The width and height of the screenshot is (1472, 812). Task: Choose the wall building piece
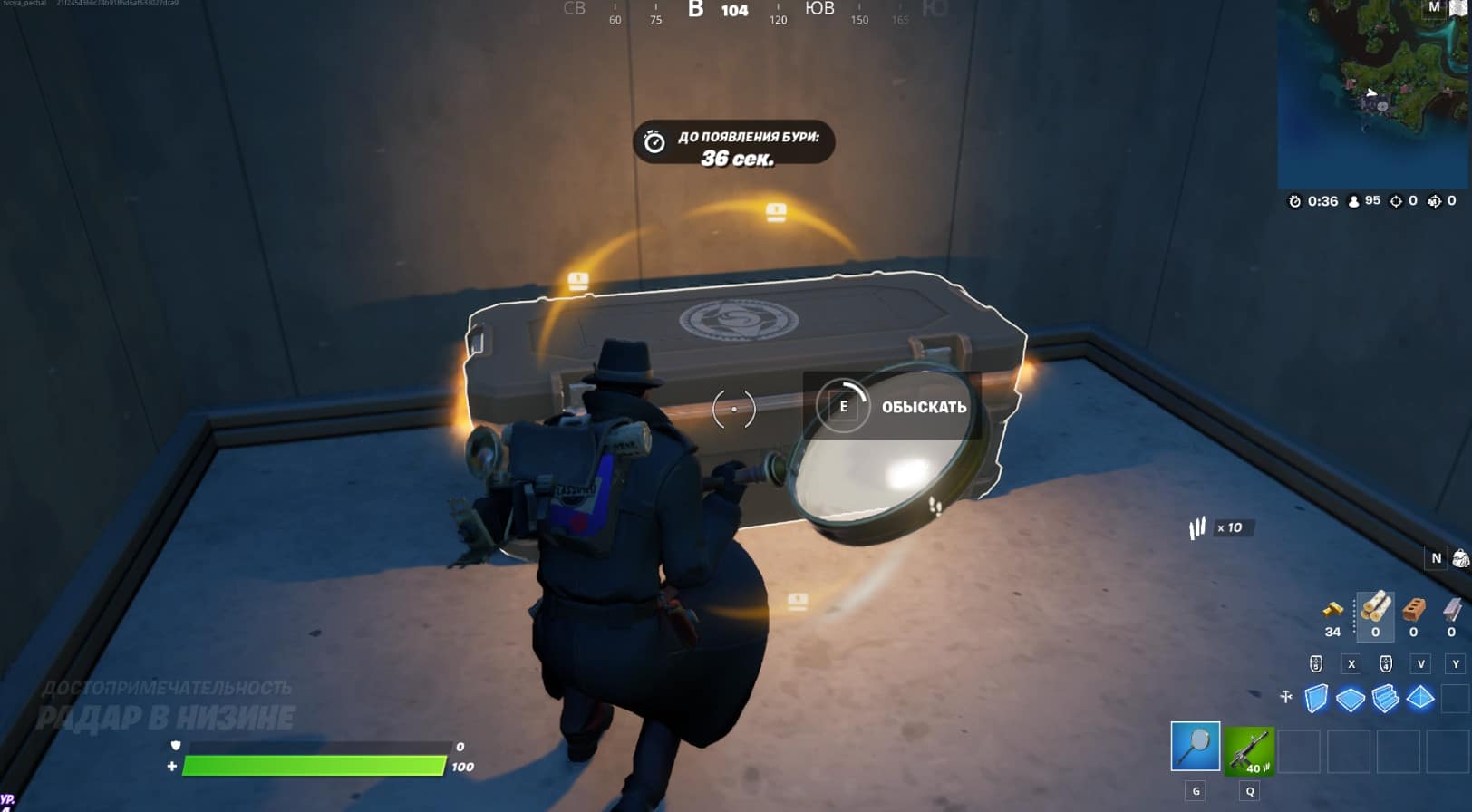pyautogui.click(x=1315, y=698)
